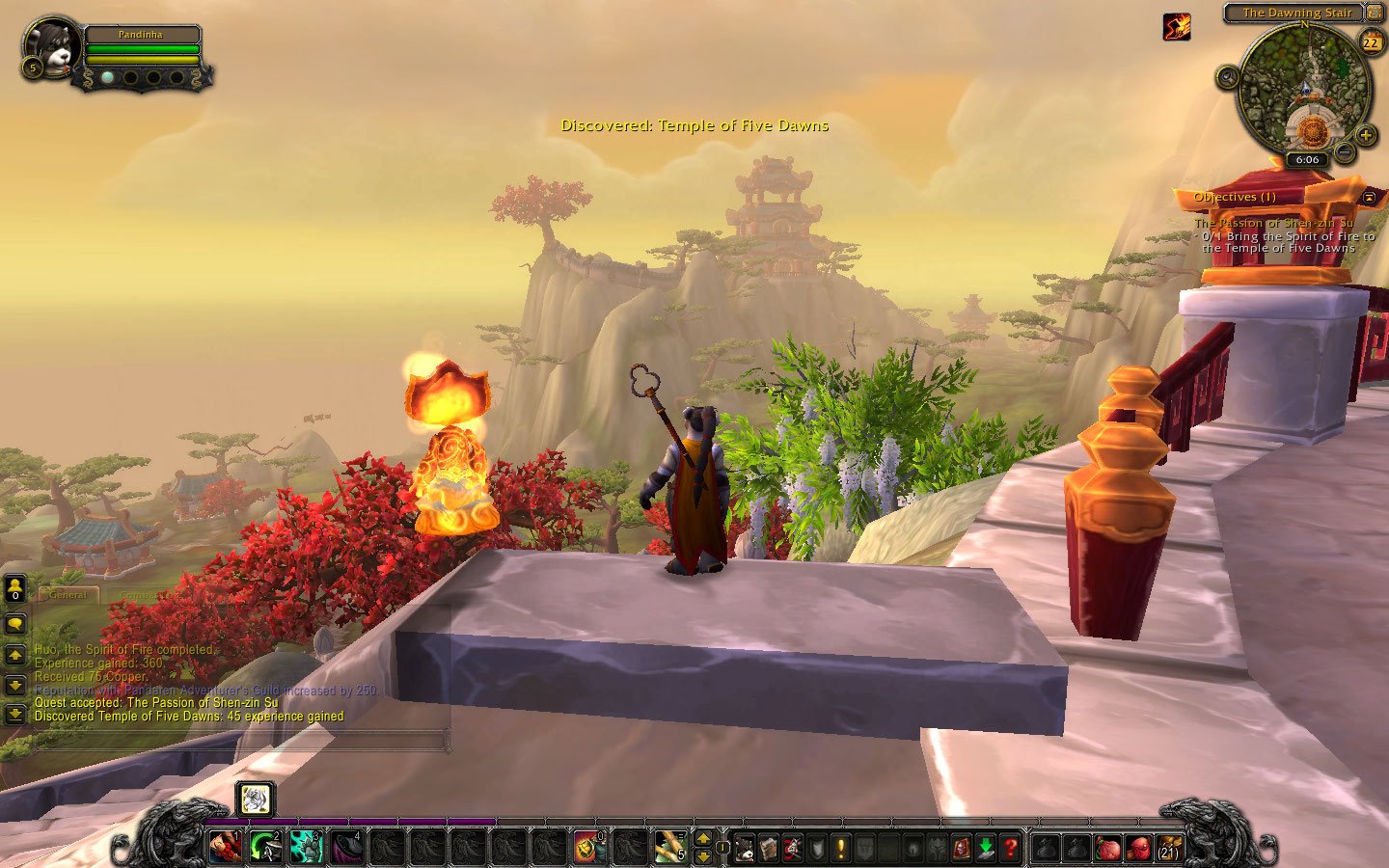Open the calendar showing day 22
Screen dimensions: 1389x868
(1371, 42)
